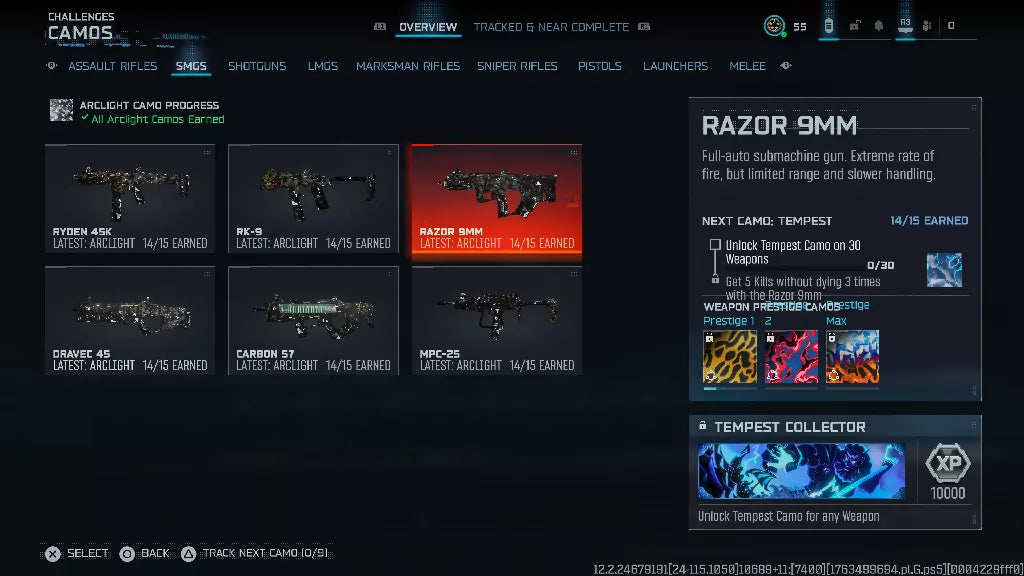1024x576 pixels.
Task: Switch to Sniper Rifles tab
Action: 517,66
